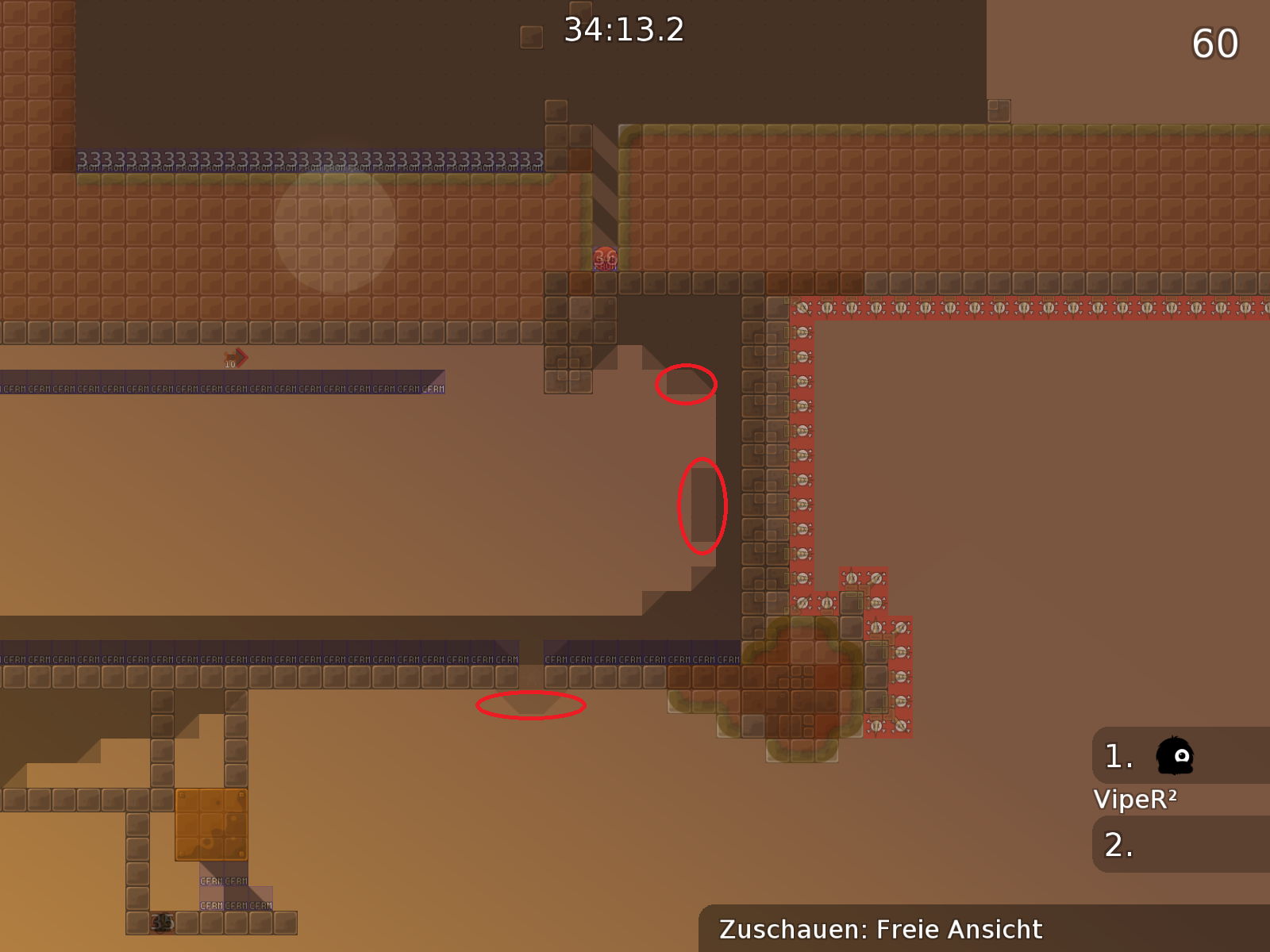1270x952 pixels.
Task: Click the VipeR² name label
Action: 1137,800
